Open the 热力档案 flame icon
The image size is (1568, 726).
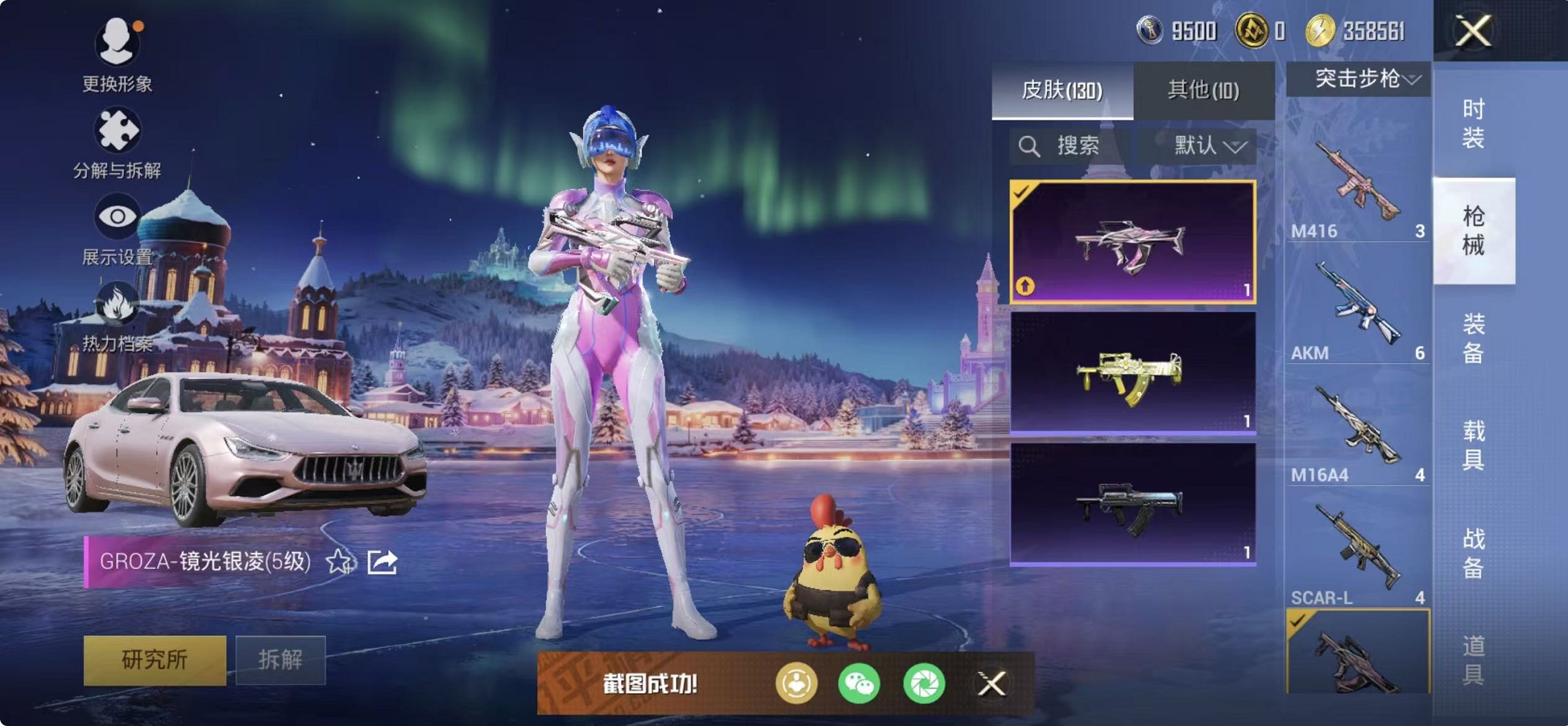[117, 316]
